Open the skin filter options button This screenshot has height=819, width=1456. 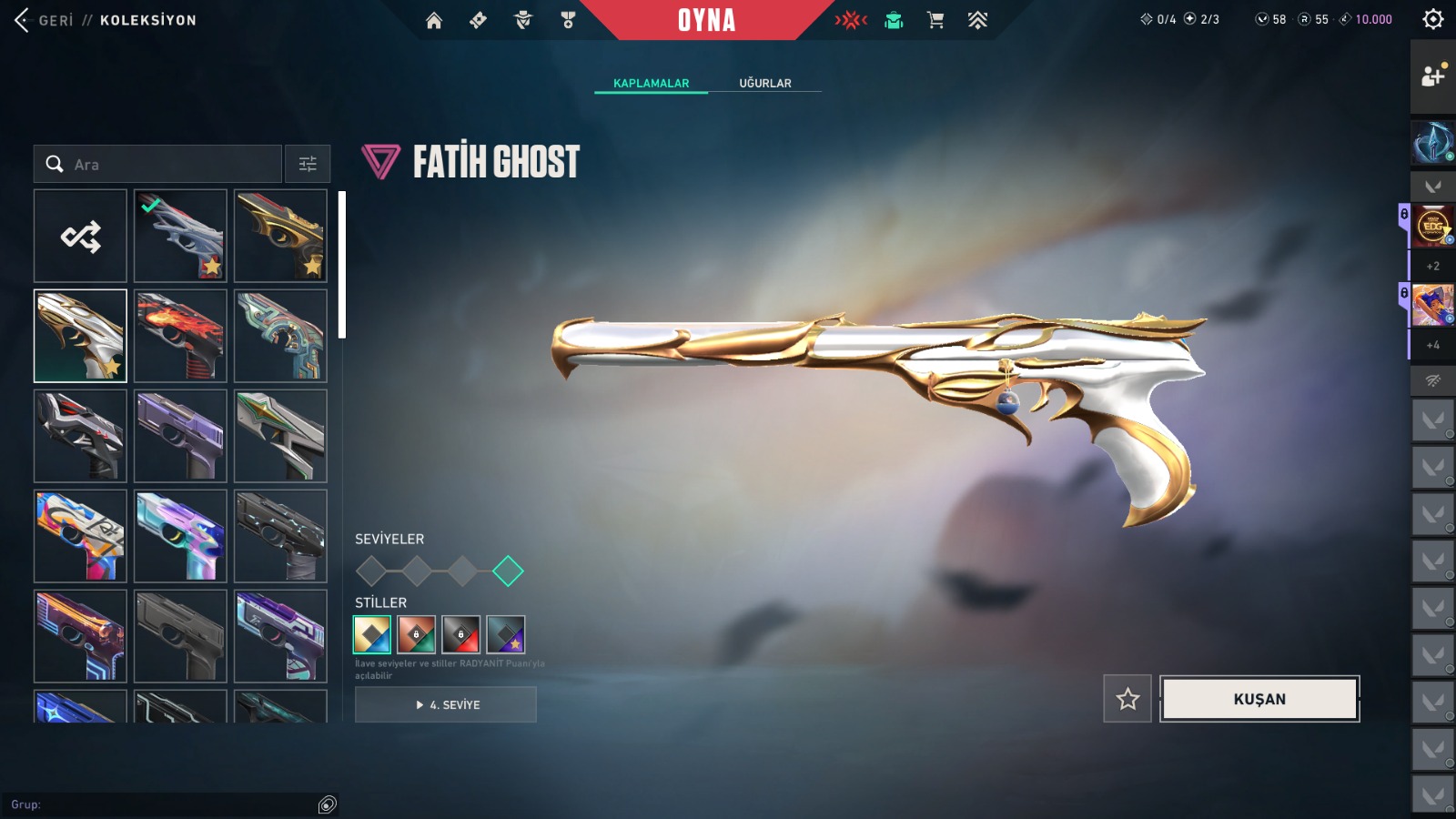(308, 165)
